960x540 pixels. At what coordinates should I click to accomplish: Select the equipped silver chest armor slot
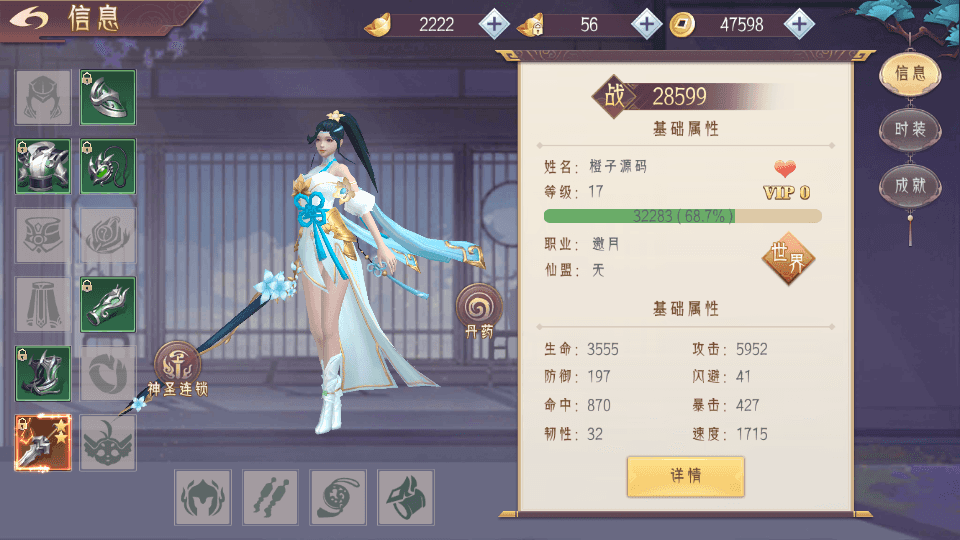(43, 167)
